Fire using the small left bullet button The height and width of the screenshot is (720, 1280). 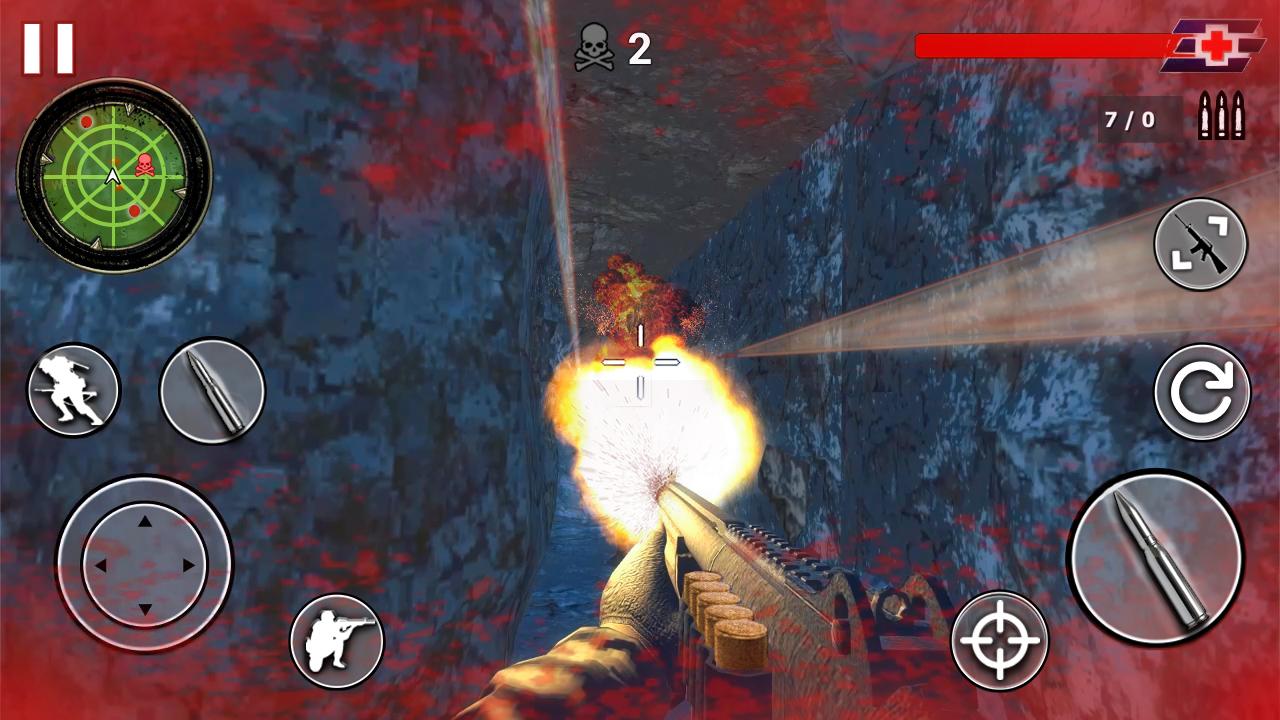point(212,391)
